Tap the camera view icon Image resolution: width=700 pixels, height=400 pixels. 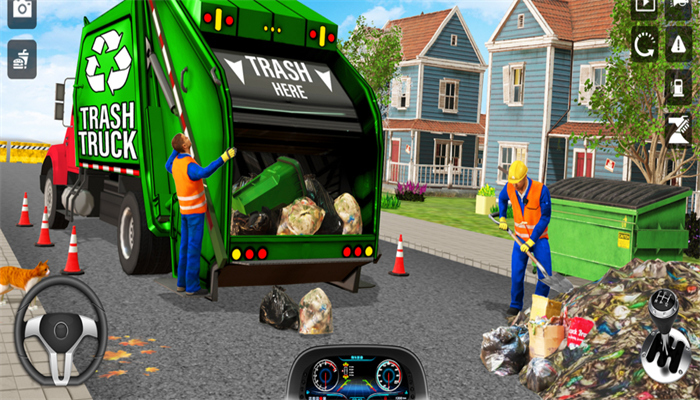tap(21, 11)
